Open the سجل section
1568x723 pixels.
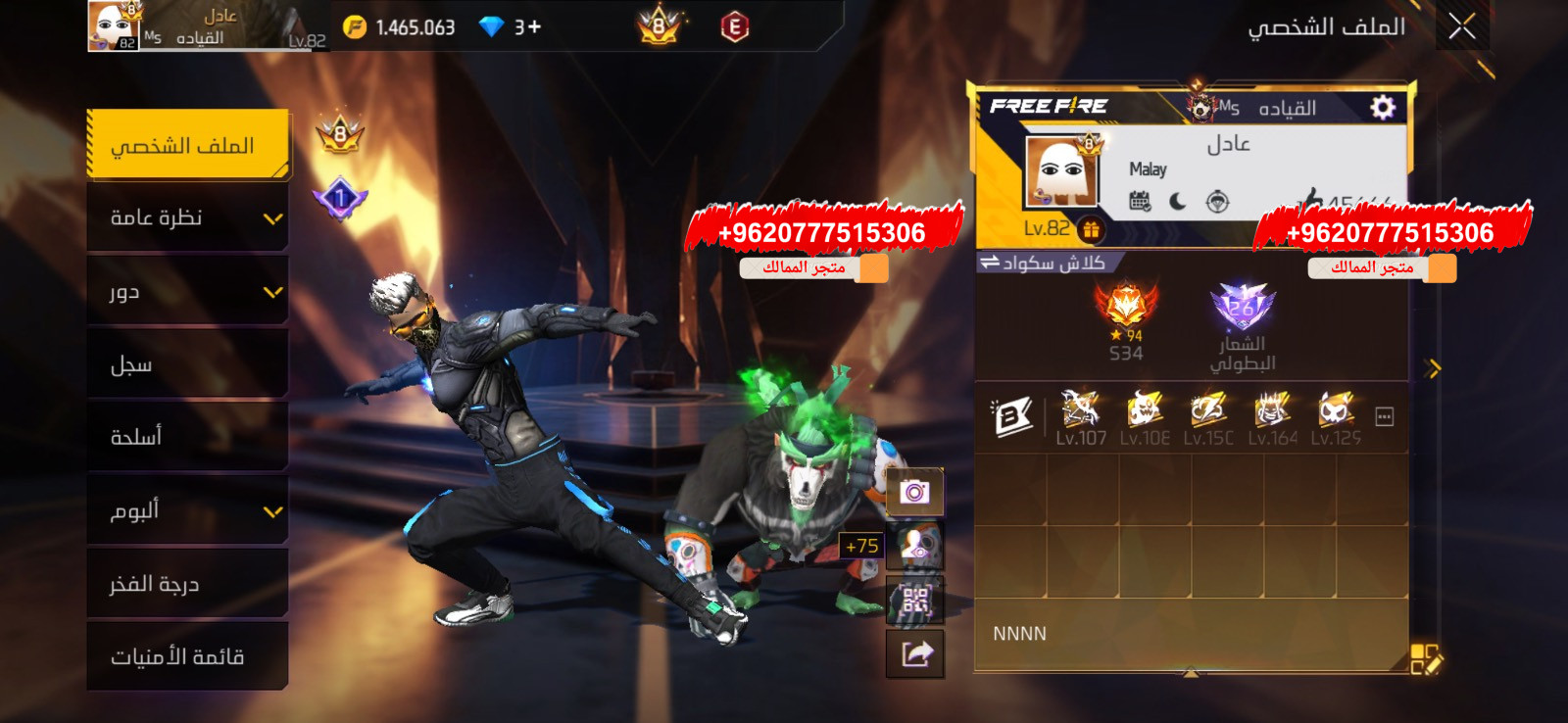pyautogui.click(x=186, y=364)
